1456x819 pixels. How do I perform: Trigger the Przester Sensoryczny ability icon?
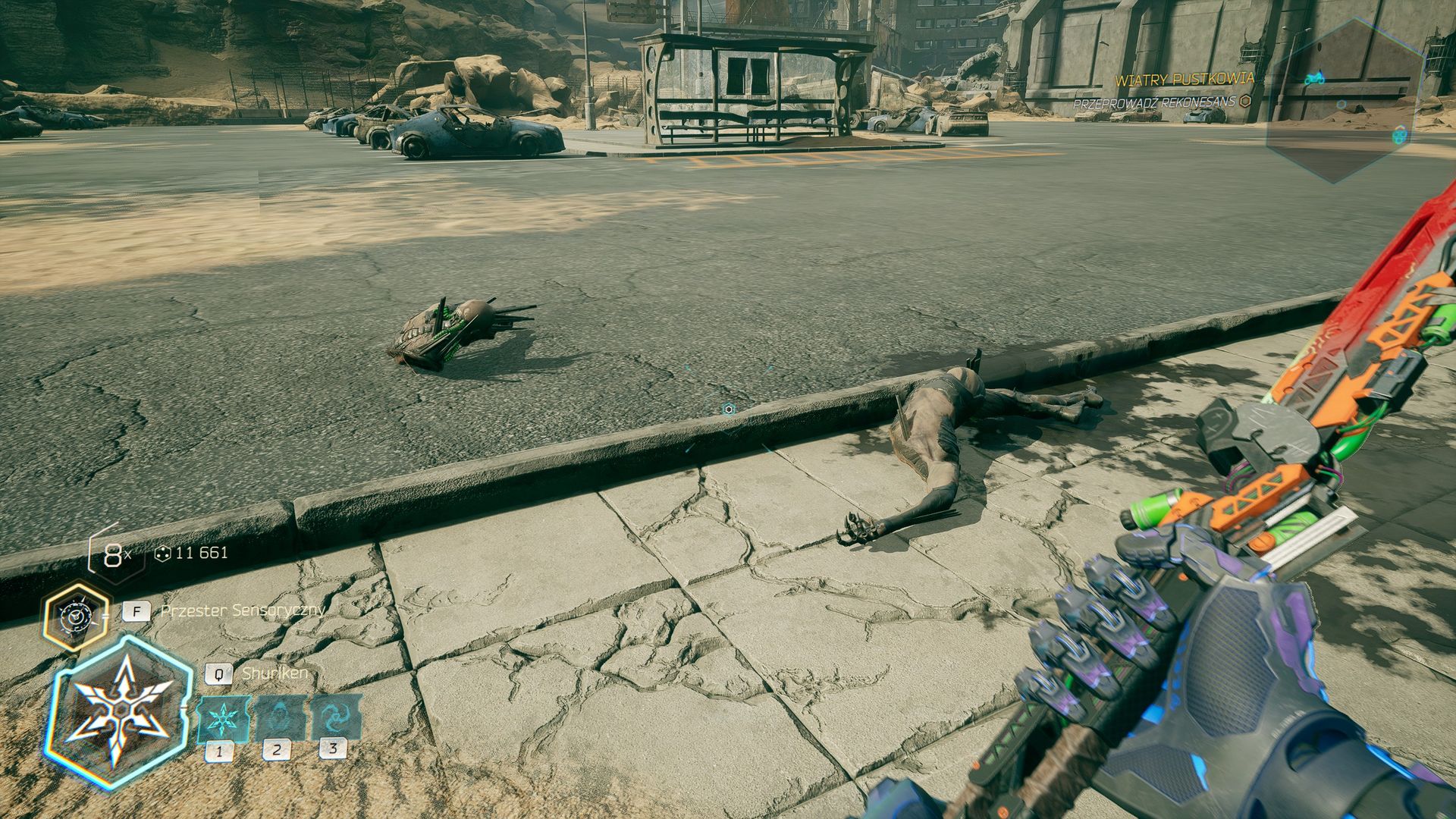[76, 617]
